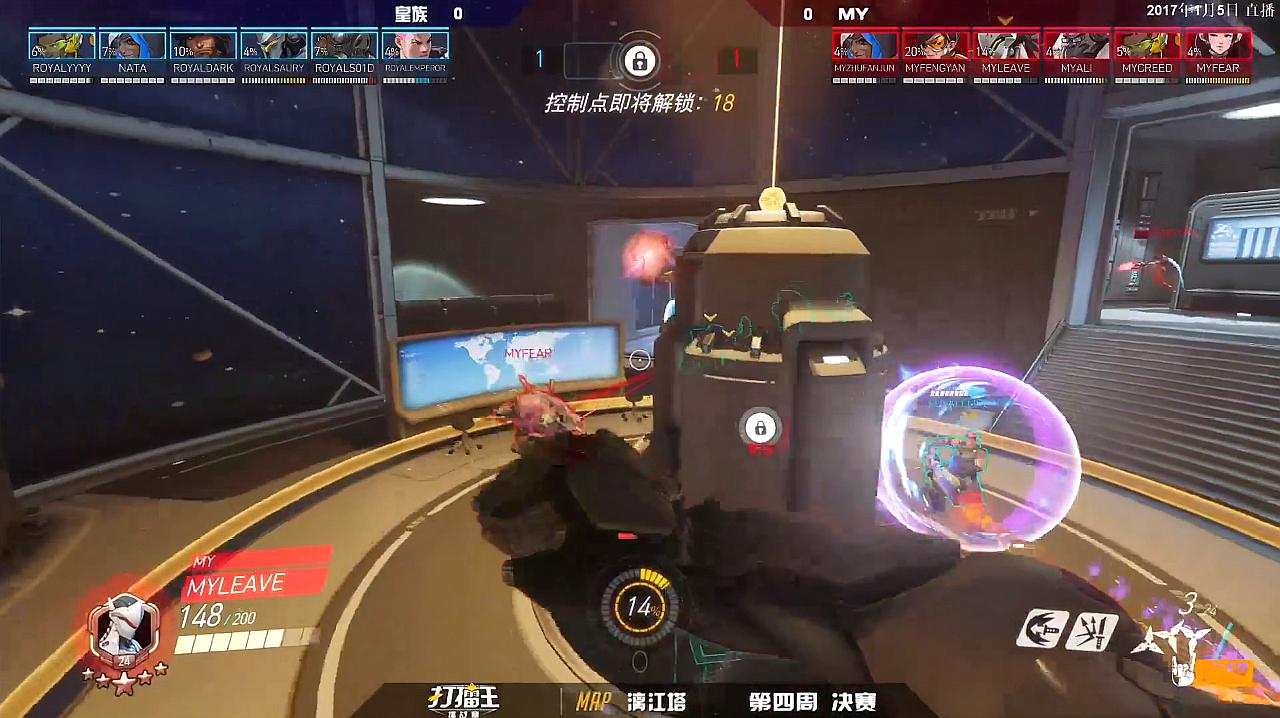
Task: Click the locked control point icon at top
Action: [638, 60]
